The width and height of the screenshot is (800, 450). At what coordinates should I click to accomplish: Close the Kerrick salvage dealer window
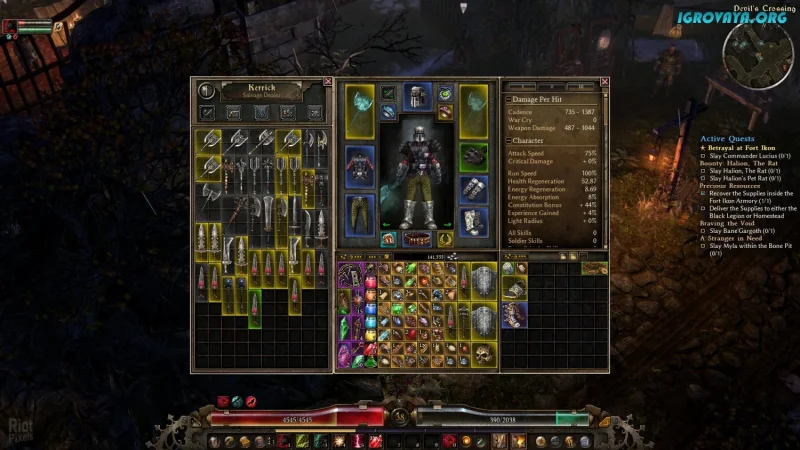[328, 81]
